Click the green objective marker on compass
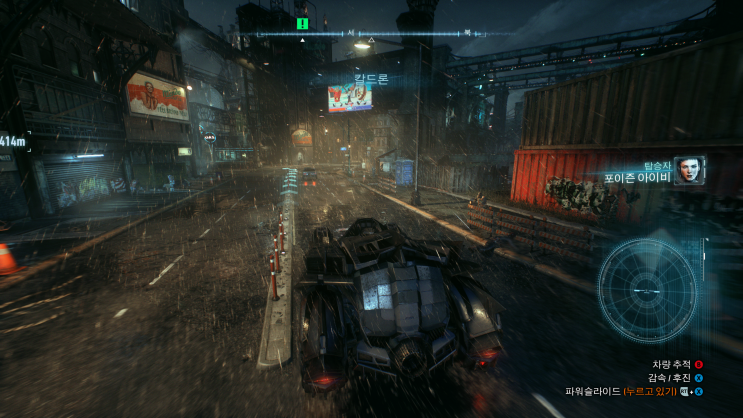The width and height of the screenshot is (743, 418). [x=302, y=22]
